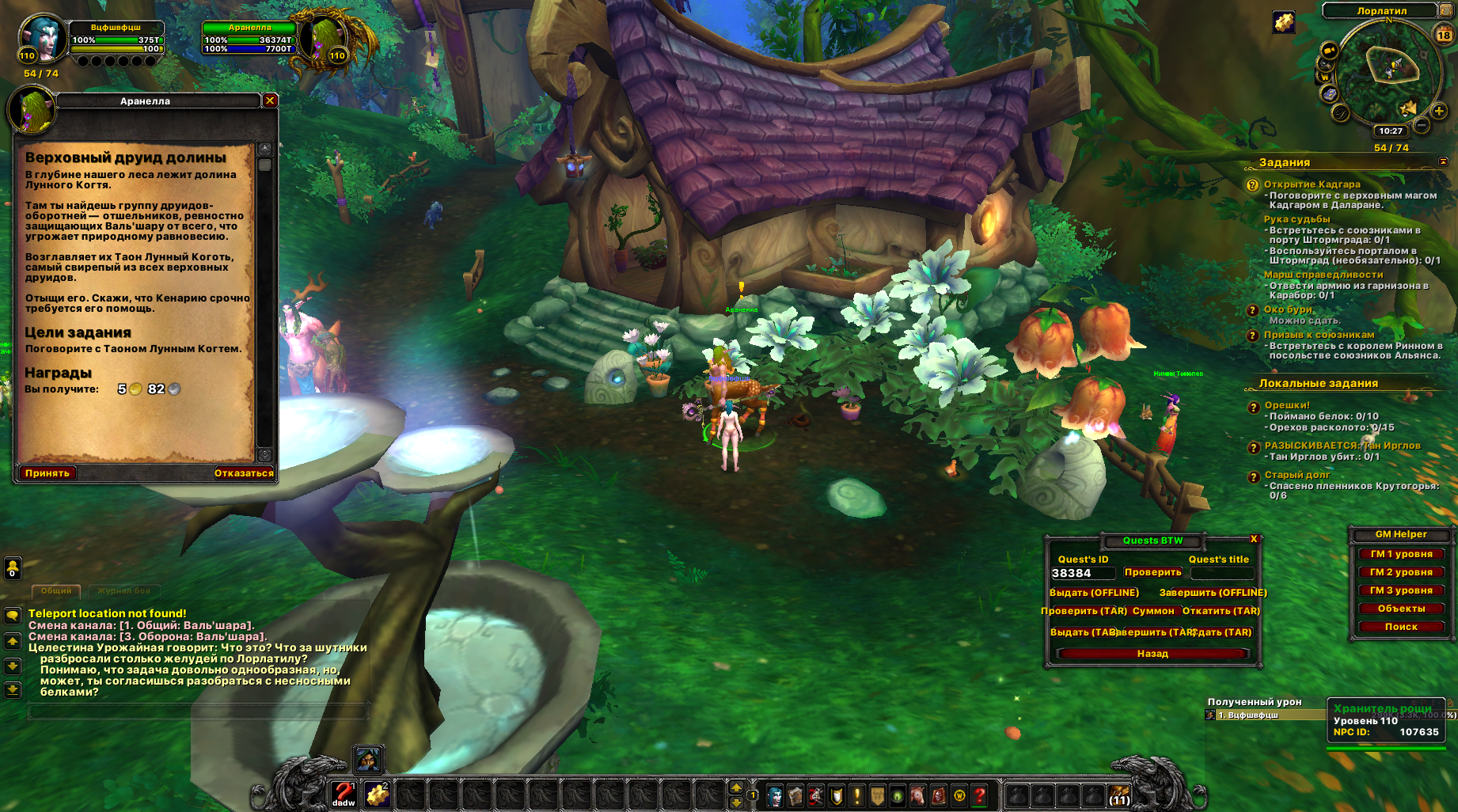Screen dimensions: 1458x812
Task: Accept the quest with the Принять button
Action: pos(47,473)
